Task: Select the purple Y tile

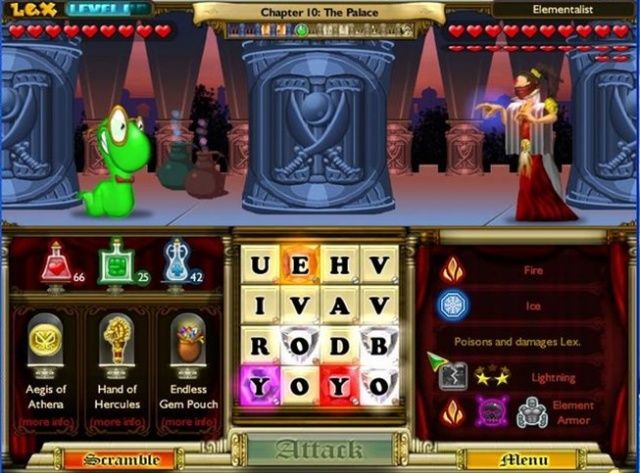Action: [x=260, y=385]
